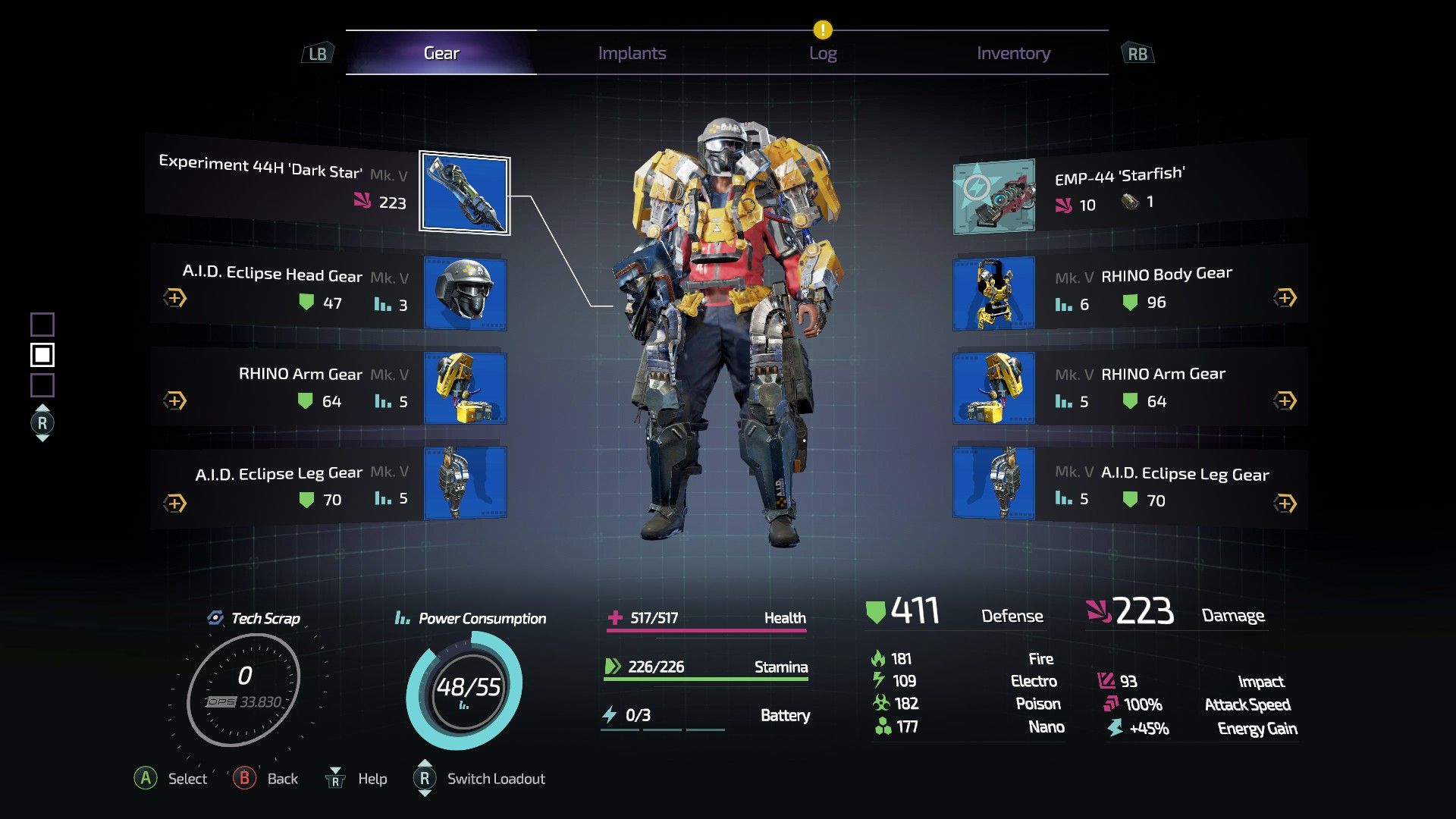The width and height of the screenshot is (1456, 819).
Task: Switch to the Implants tab
Action: click(x=632, y=53)
